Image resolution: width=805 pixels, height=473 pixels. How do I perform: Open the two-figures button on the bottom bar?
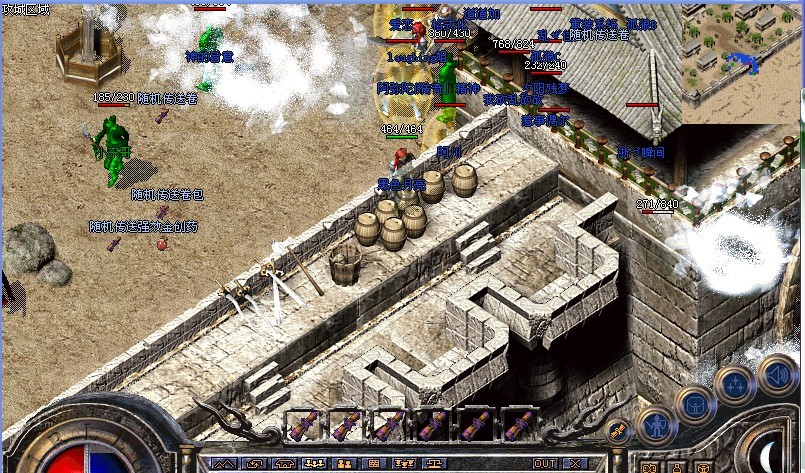[342, 464]
